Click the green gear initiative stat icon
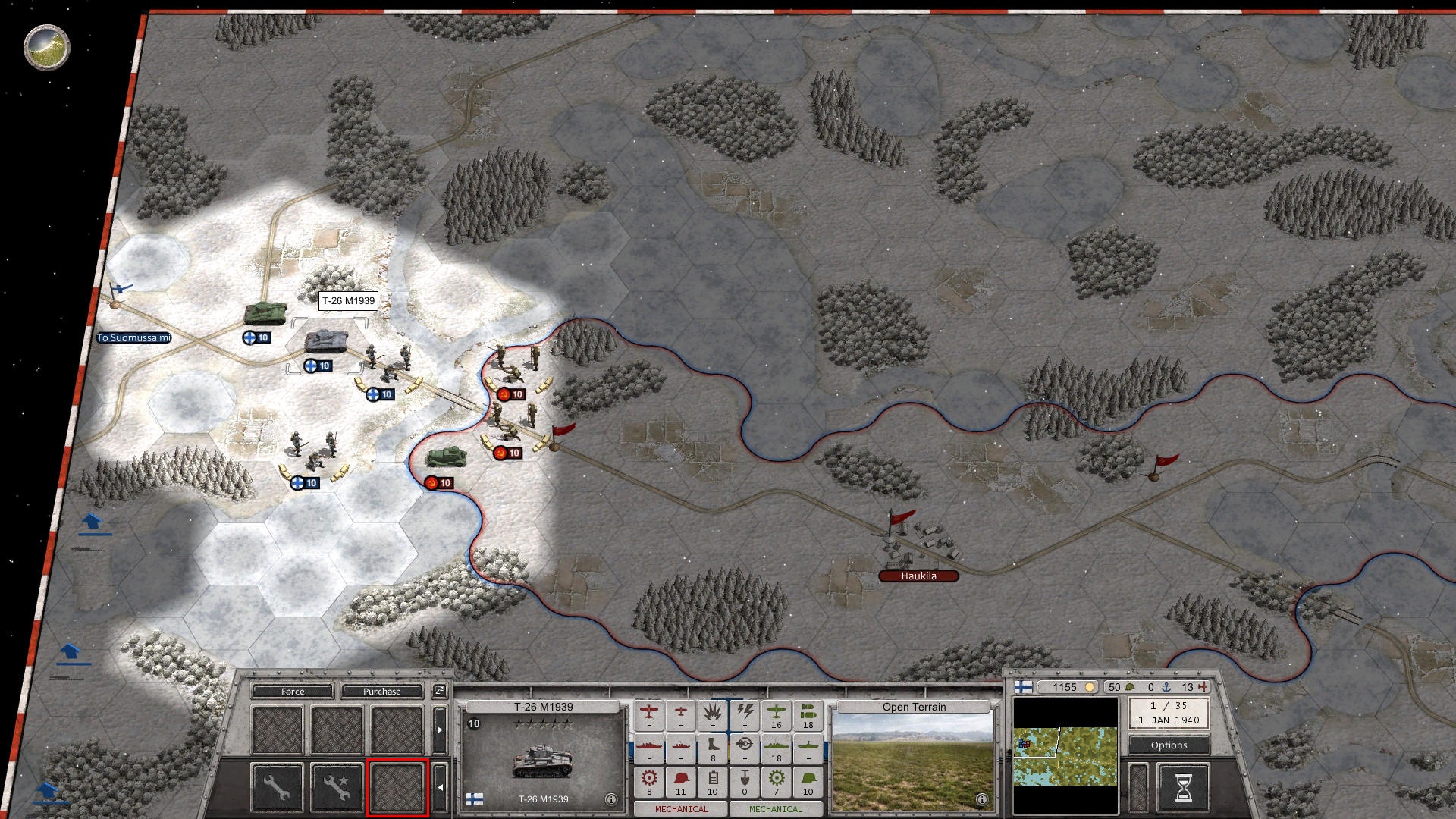The height and width of the screenshot is (819, 1456). pos(776,779)
